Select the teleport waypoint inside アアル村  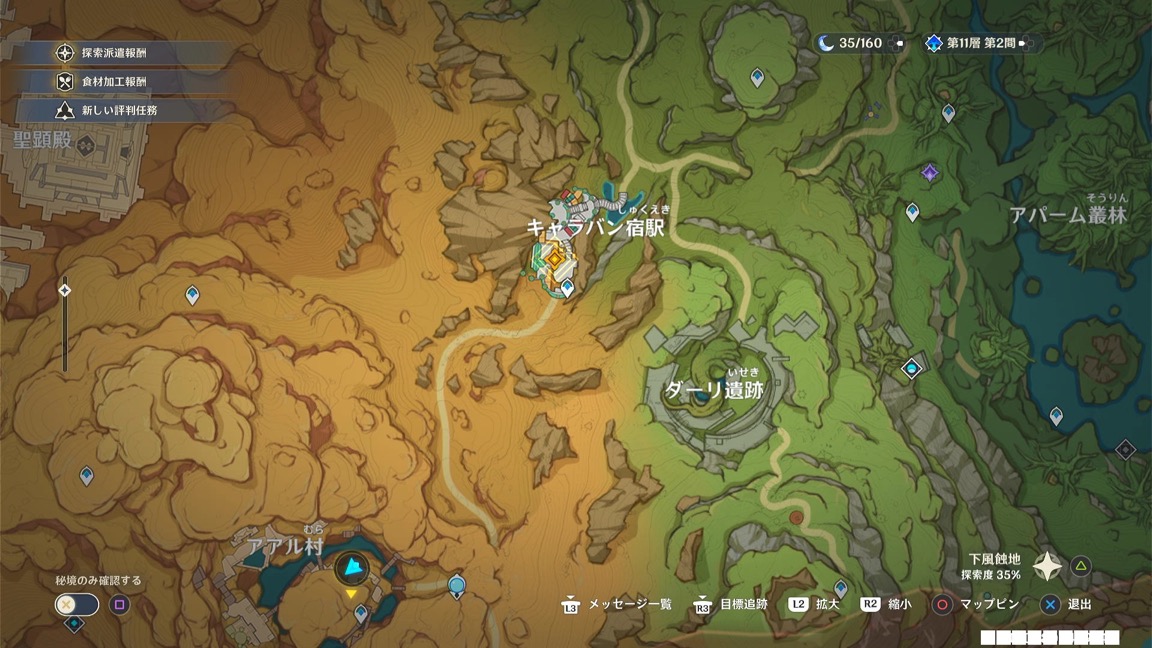coord(361,613)
